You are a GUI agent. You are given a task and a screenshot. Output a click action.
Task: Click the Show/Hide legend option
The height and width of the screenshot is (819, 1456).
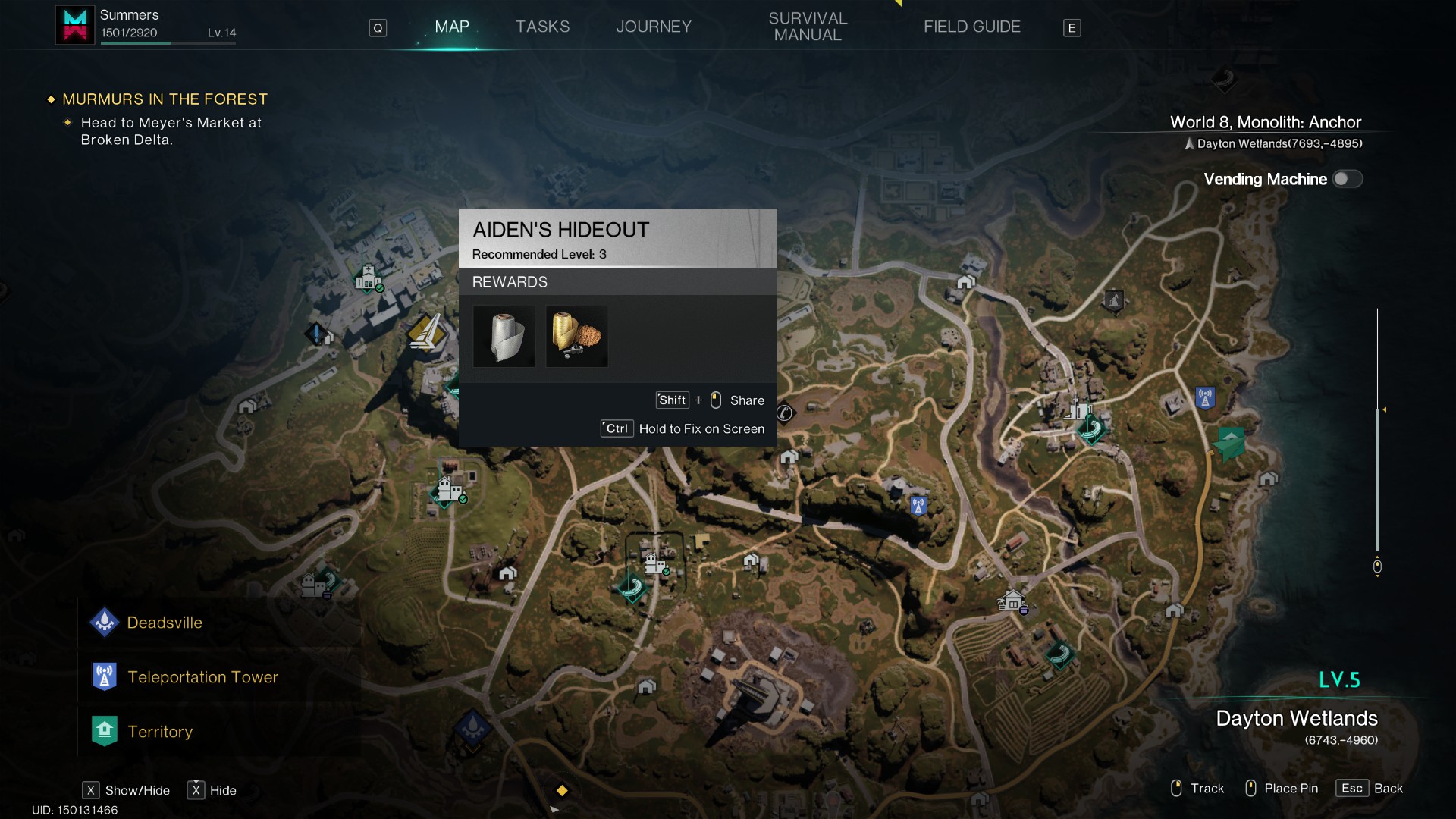(x=126, y=790)
